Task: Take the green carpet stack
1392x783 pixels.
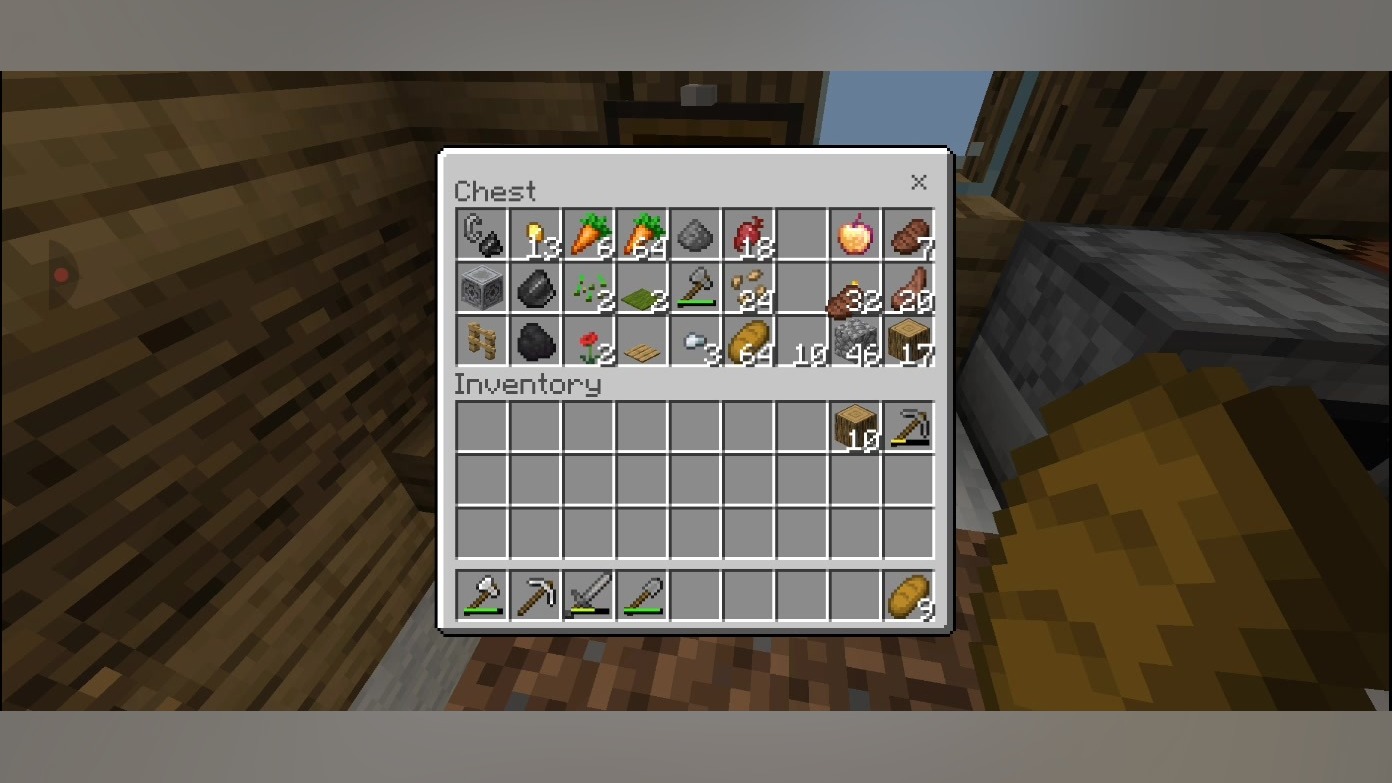Action: click(643, 290)
